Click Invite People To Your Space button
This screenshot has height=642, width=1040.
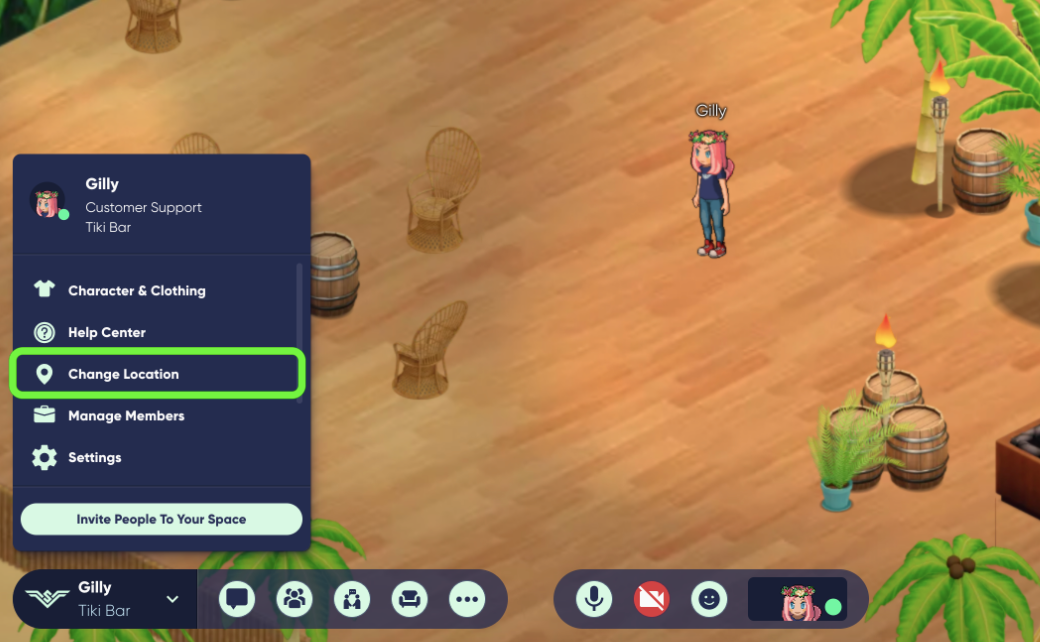tap(161, 519)
